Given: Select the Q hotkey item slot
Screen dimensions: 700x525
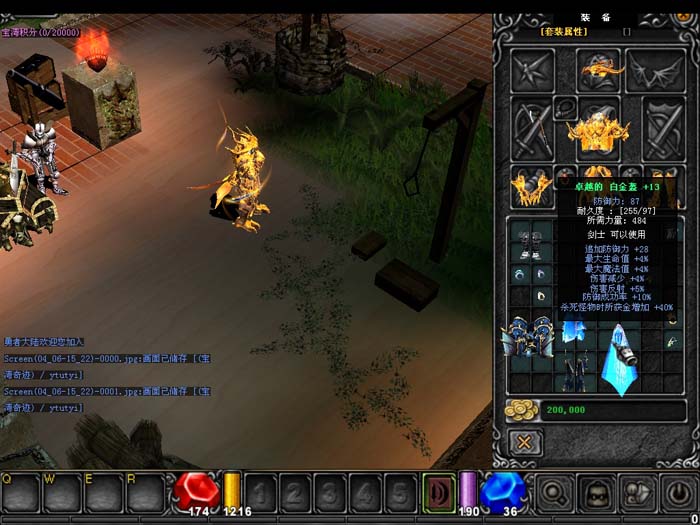Looking at the screenshot, I should (x=20, y=491).
